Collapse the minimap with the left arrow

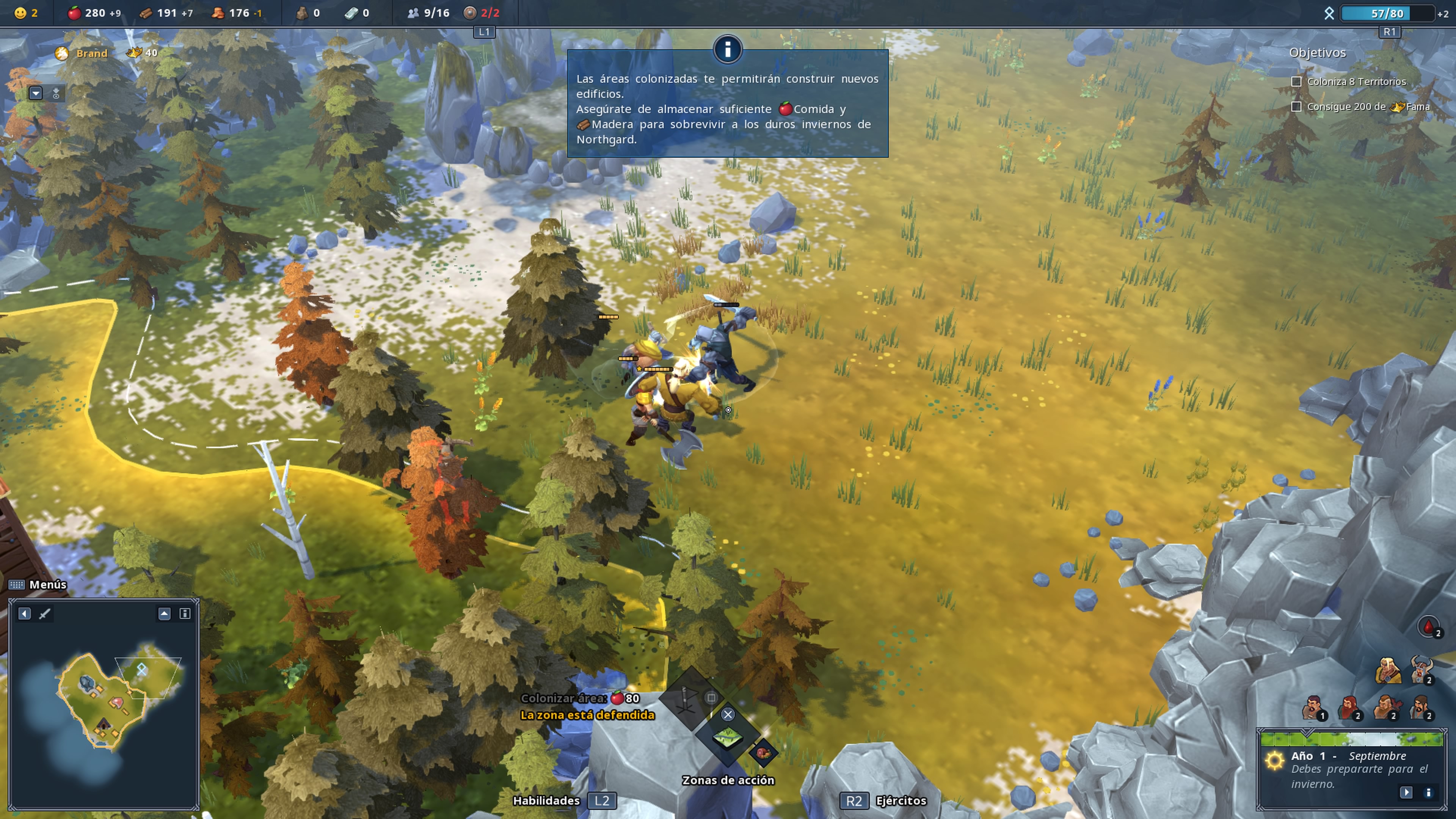(24, 613)
